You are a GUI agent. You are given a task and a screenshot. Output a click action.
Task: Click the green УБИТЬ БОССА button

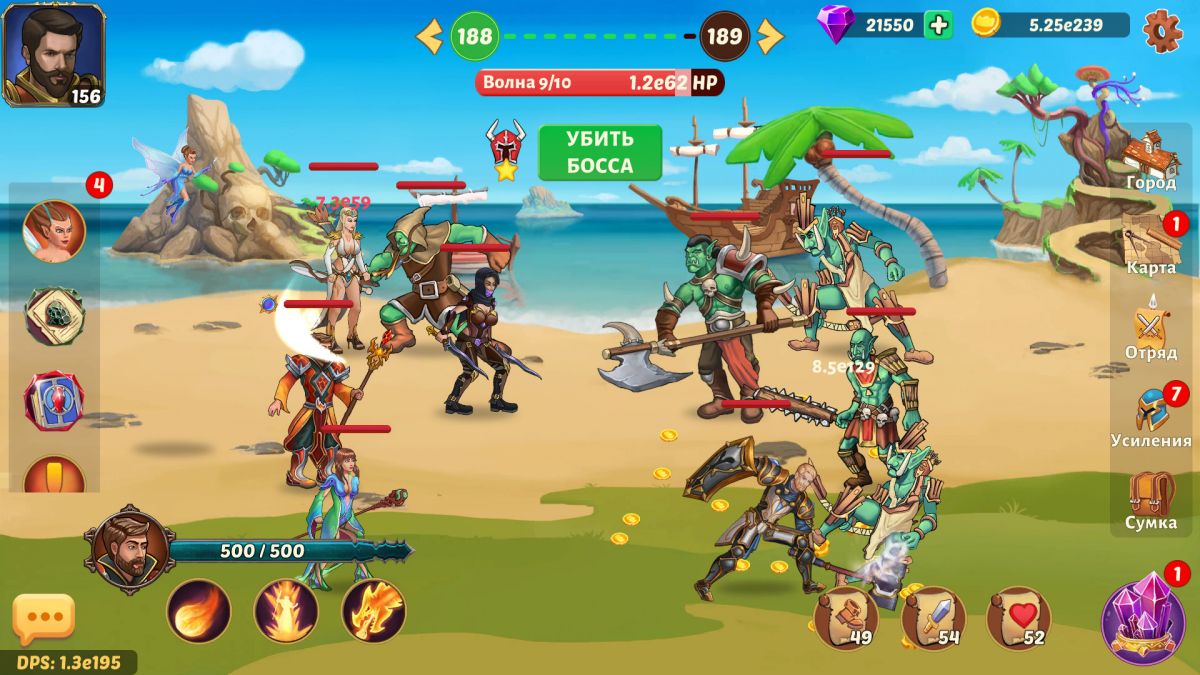click(600, 153)
